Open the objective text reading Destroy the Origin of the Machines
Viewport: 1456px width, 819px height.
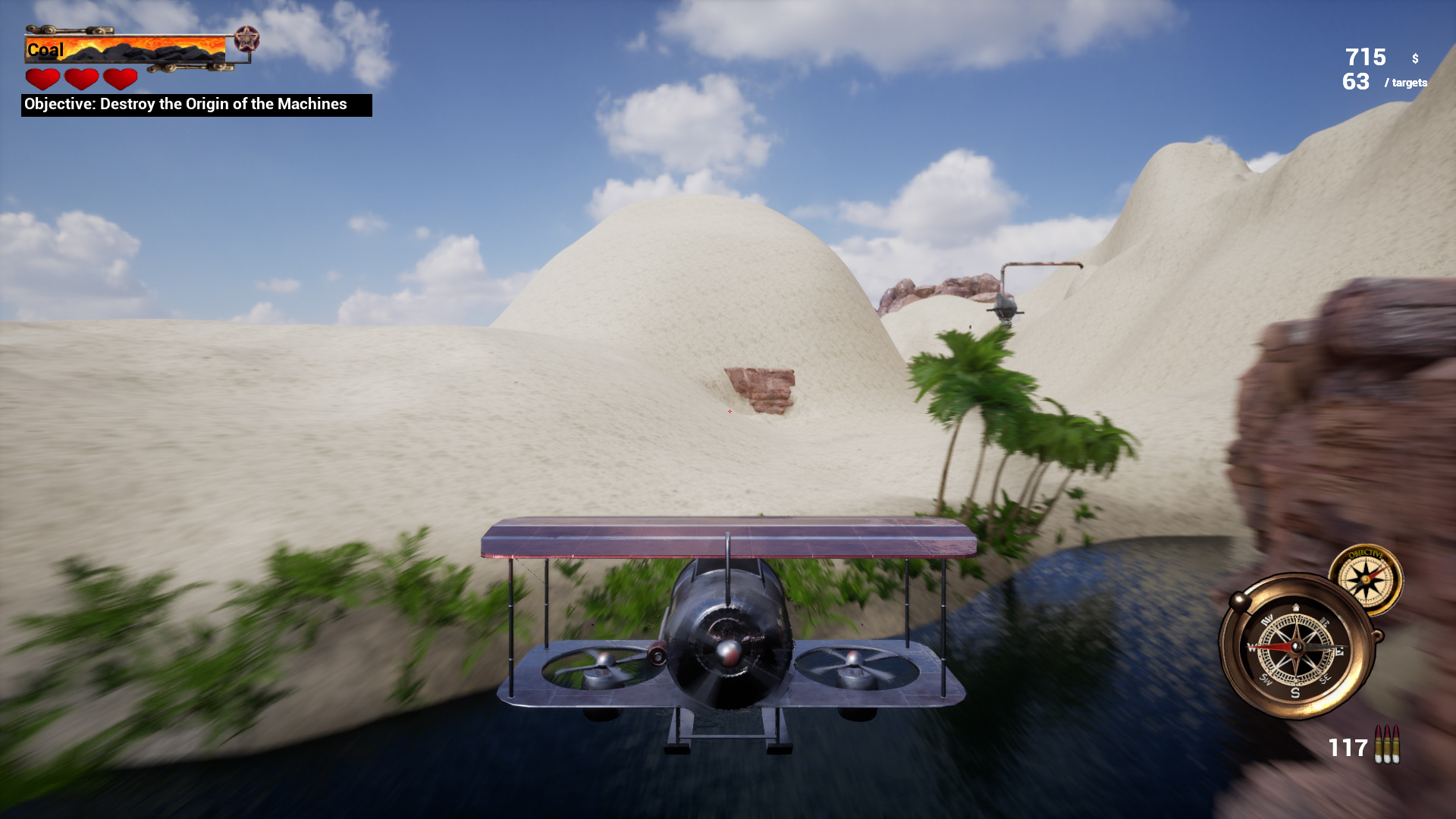(x=193, y=105)
